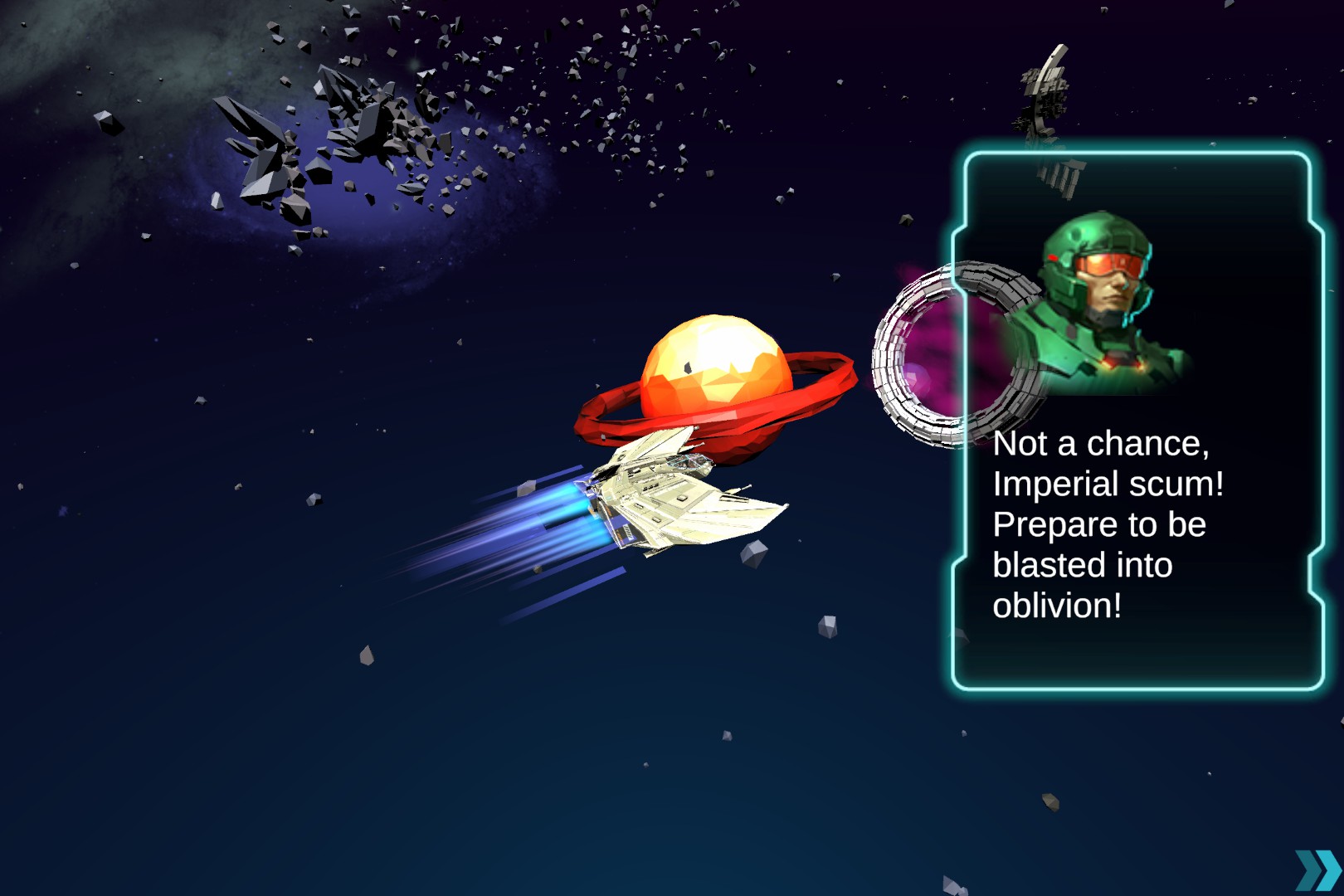
Task: Advance dialogue with the double-chevron arrow
Action: tap(1317, 870)
